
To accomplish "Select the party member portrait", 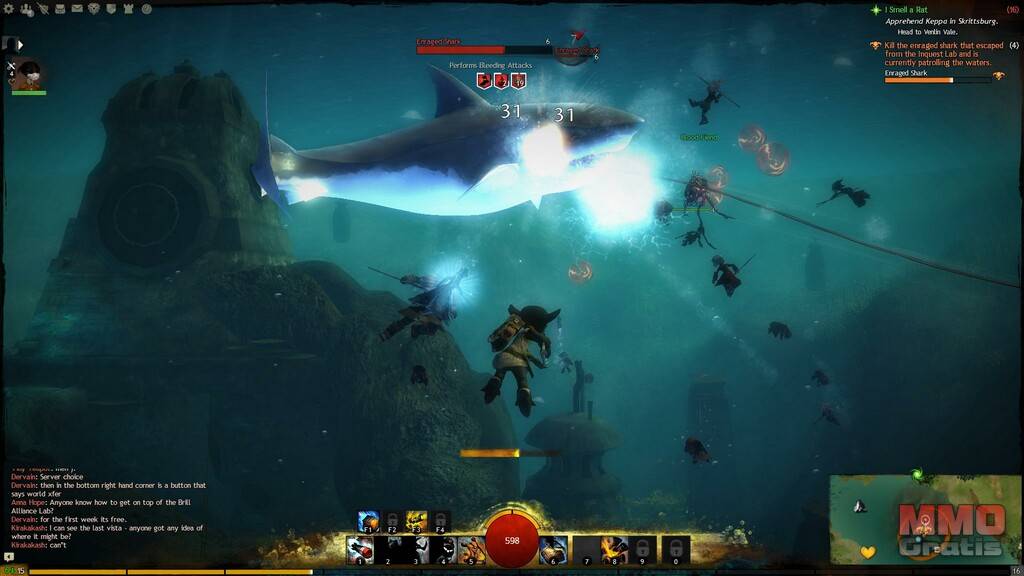I will tap(30, 75).
